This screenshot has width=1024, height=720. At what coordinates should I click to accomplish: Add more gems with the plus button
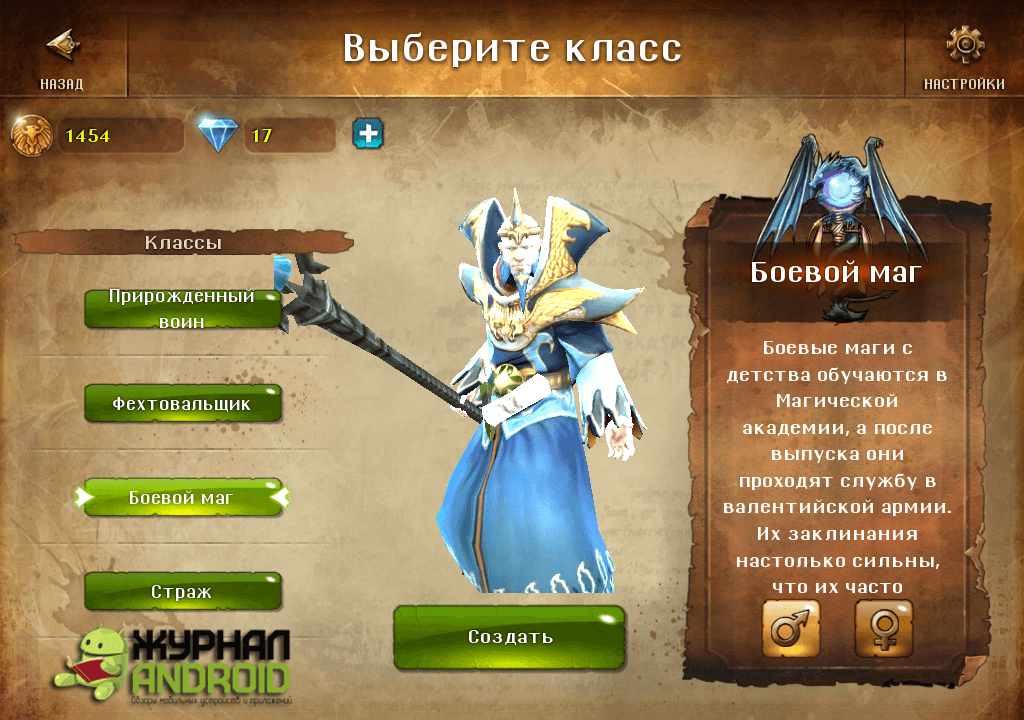tap(367, 133)
